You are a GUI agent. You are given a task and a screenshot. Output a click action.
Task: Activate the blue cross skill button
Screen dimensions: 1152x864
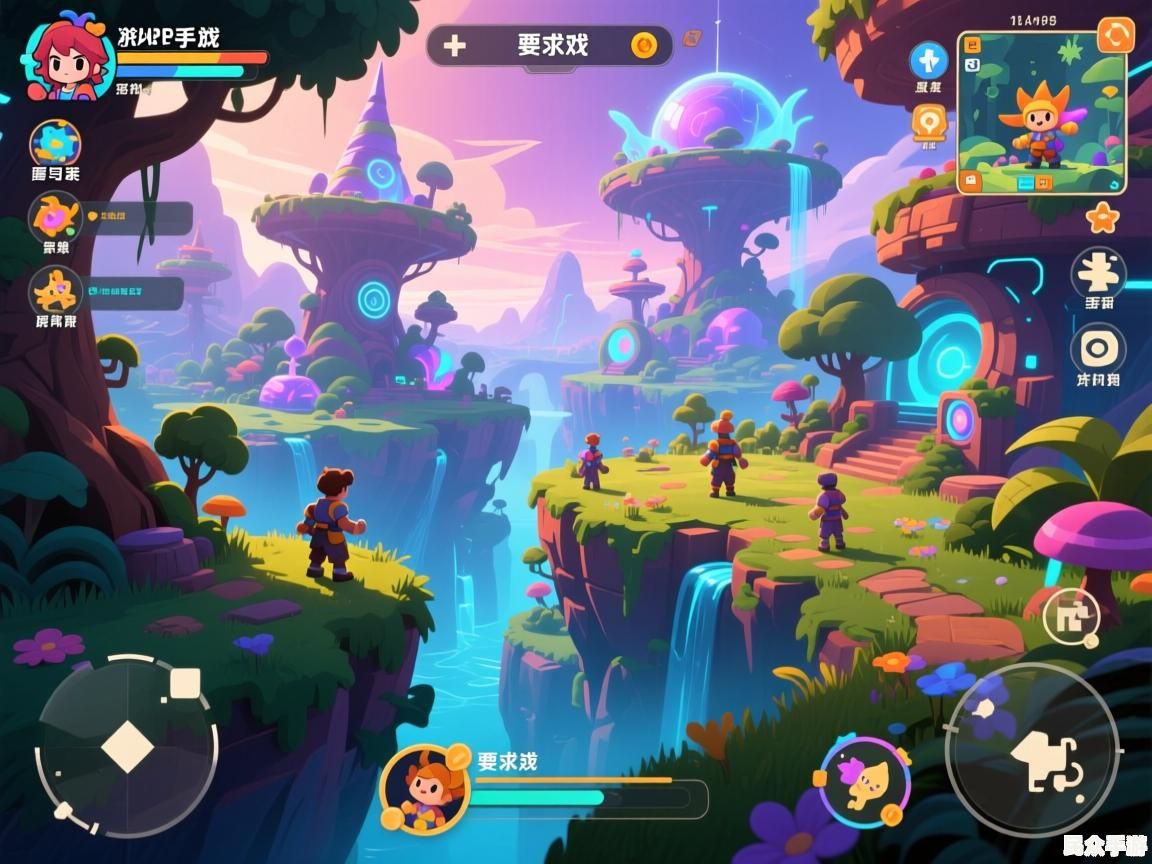click(928, 61)
